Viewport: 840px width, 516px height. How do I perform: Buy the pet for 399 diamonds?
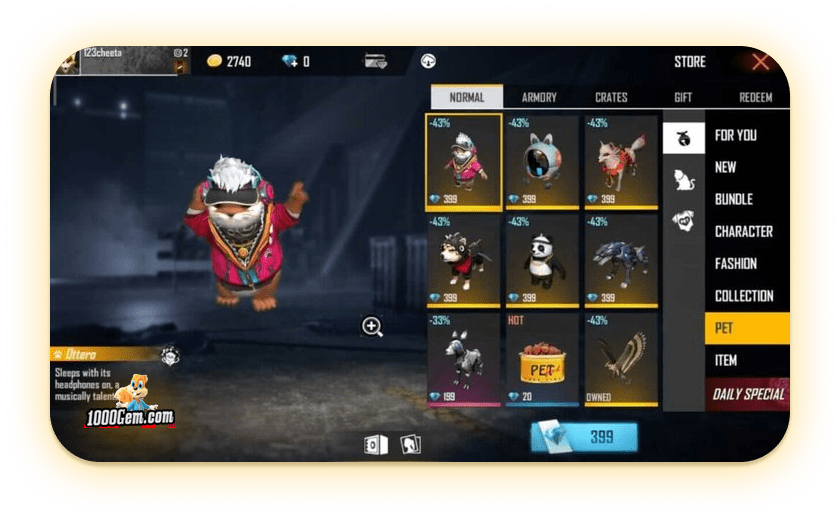[x=584, y=437]
